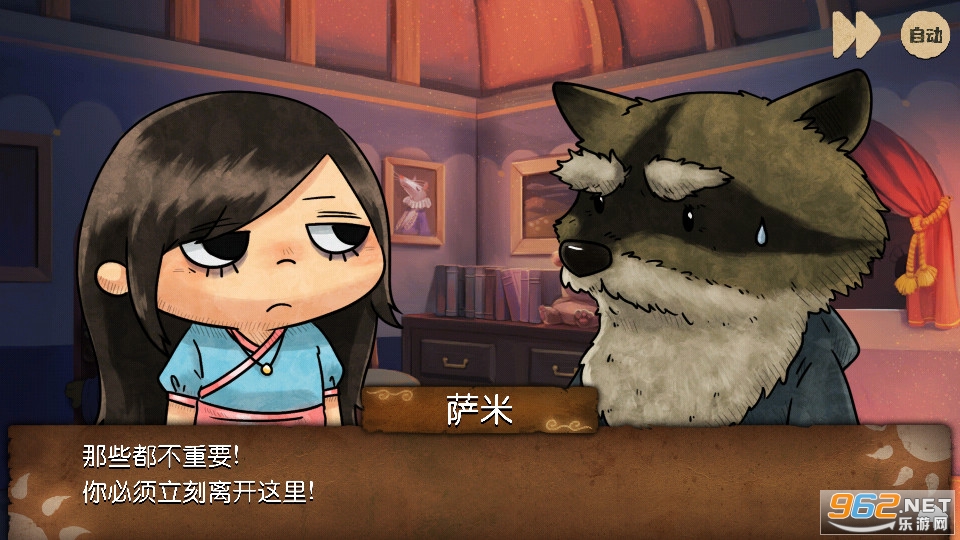
Task: Activate the fast-forward skip arrows
Action: 856,36
